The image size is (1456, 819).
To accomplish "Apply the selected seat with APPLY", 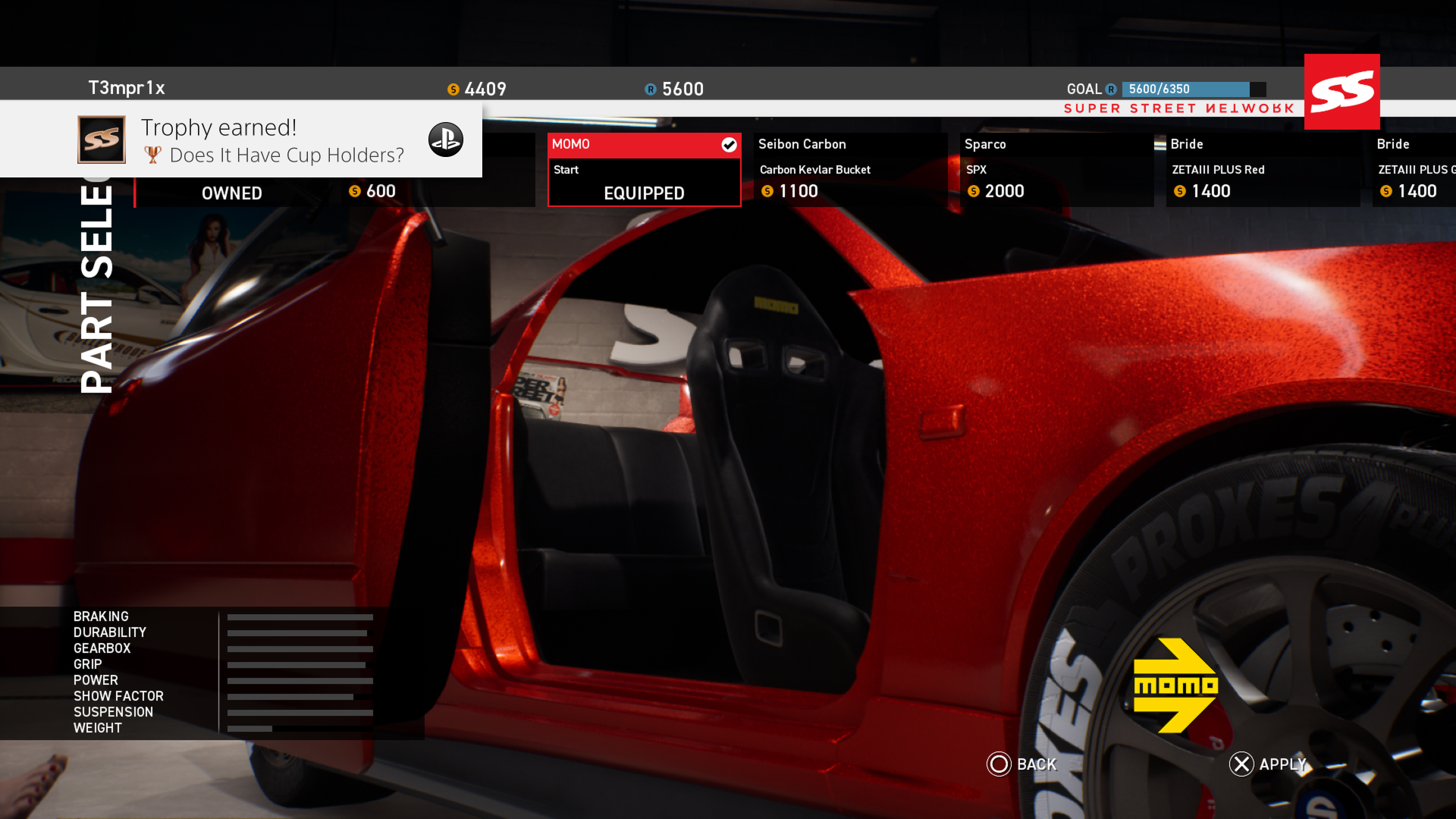I will (x=1282, y=764).
